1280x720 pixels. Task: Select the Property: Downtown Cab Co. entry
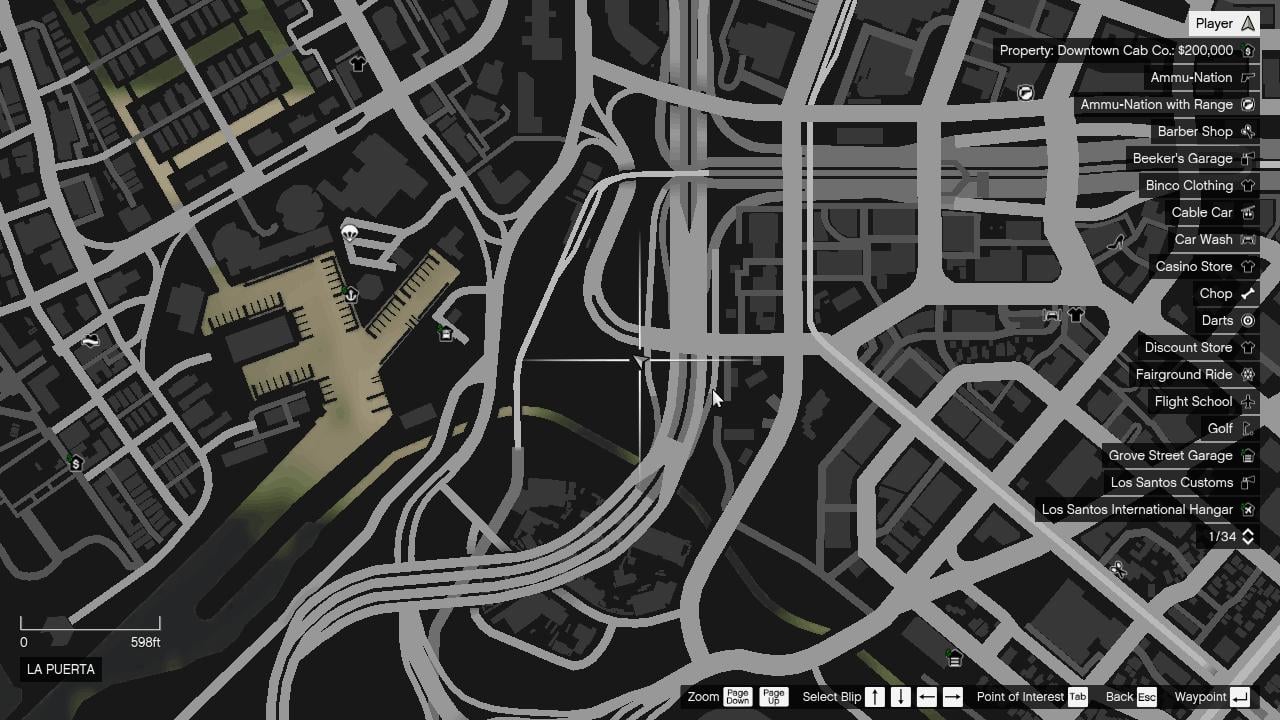coord(1120,50)
